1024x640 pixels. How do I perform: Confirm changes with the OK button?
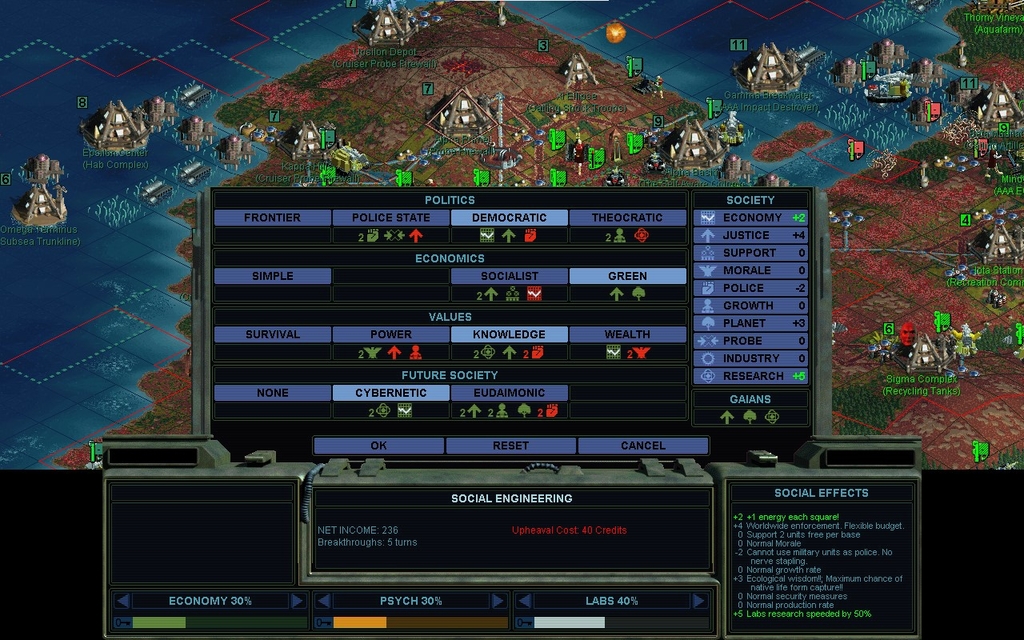click(378, 445)
